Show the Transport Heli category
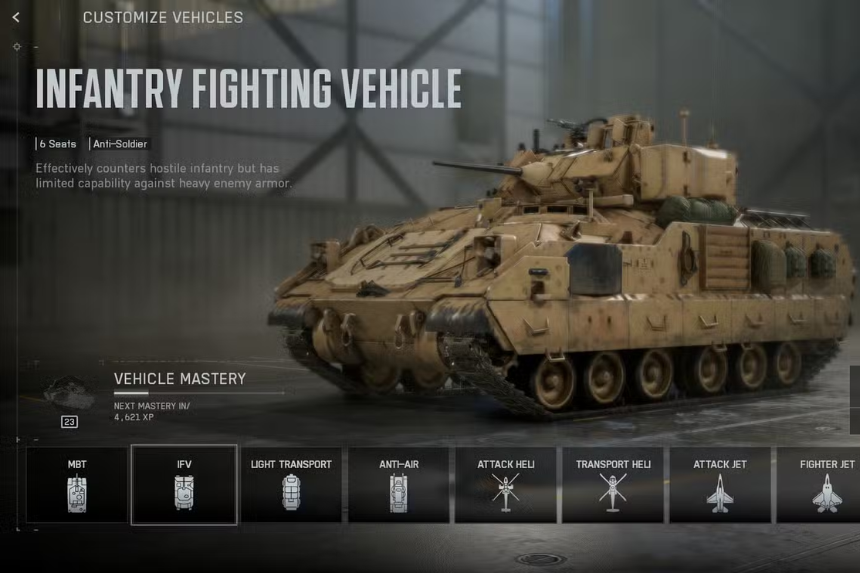Viewport: 860px width, 573px height. [x=612, y=485]
